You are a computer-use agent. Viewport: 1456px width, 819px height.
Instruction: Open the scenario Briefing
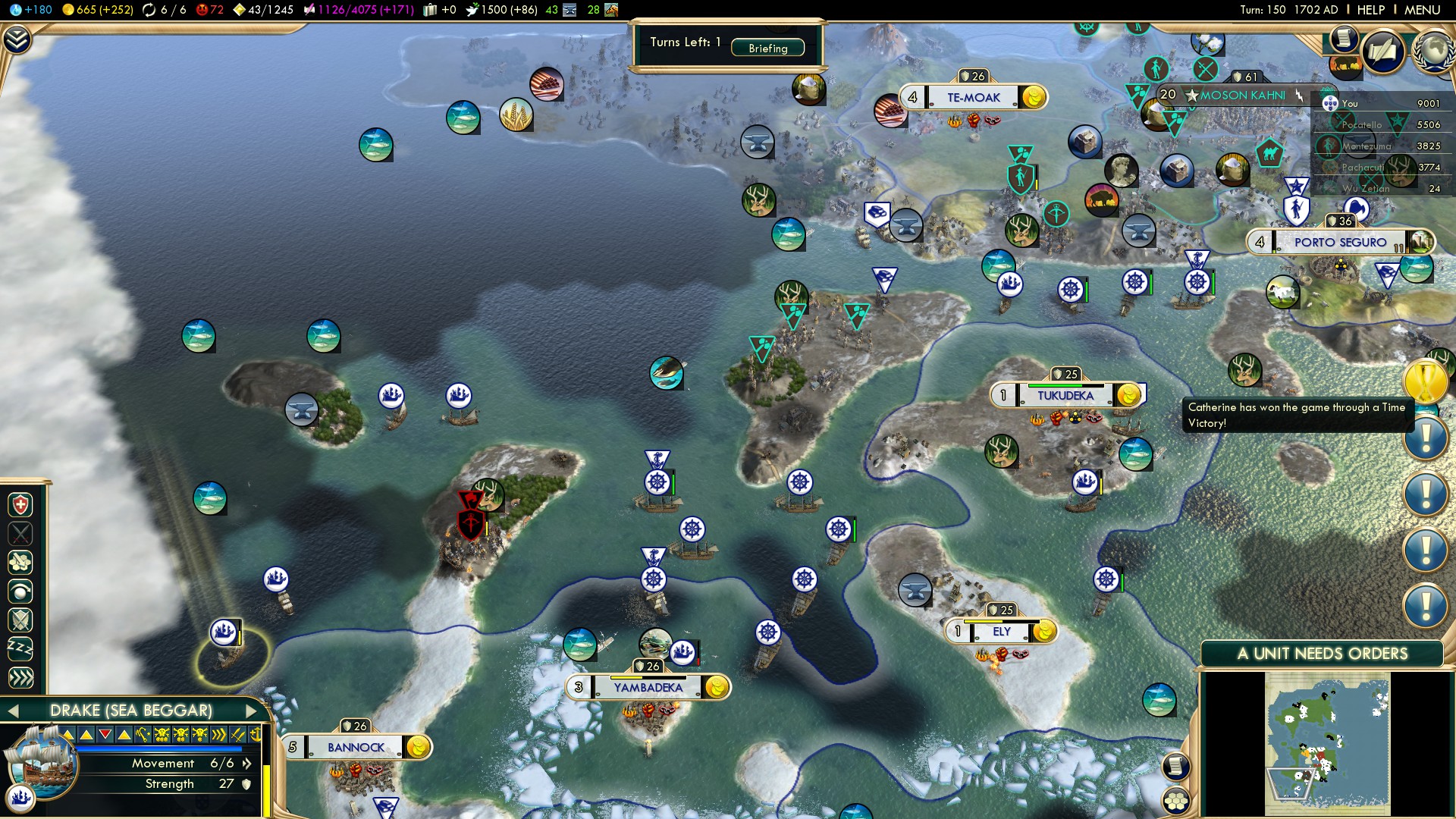[x=767, y=48]
